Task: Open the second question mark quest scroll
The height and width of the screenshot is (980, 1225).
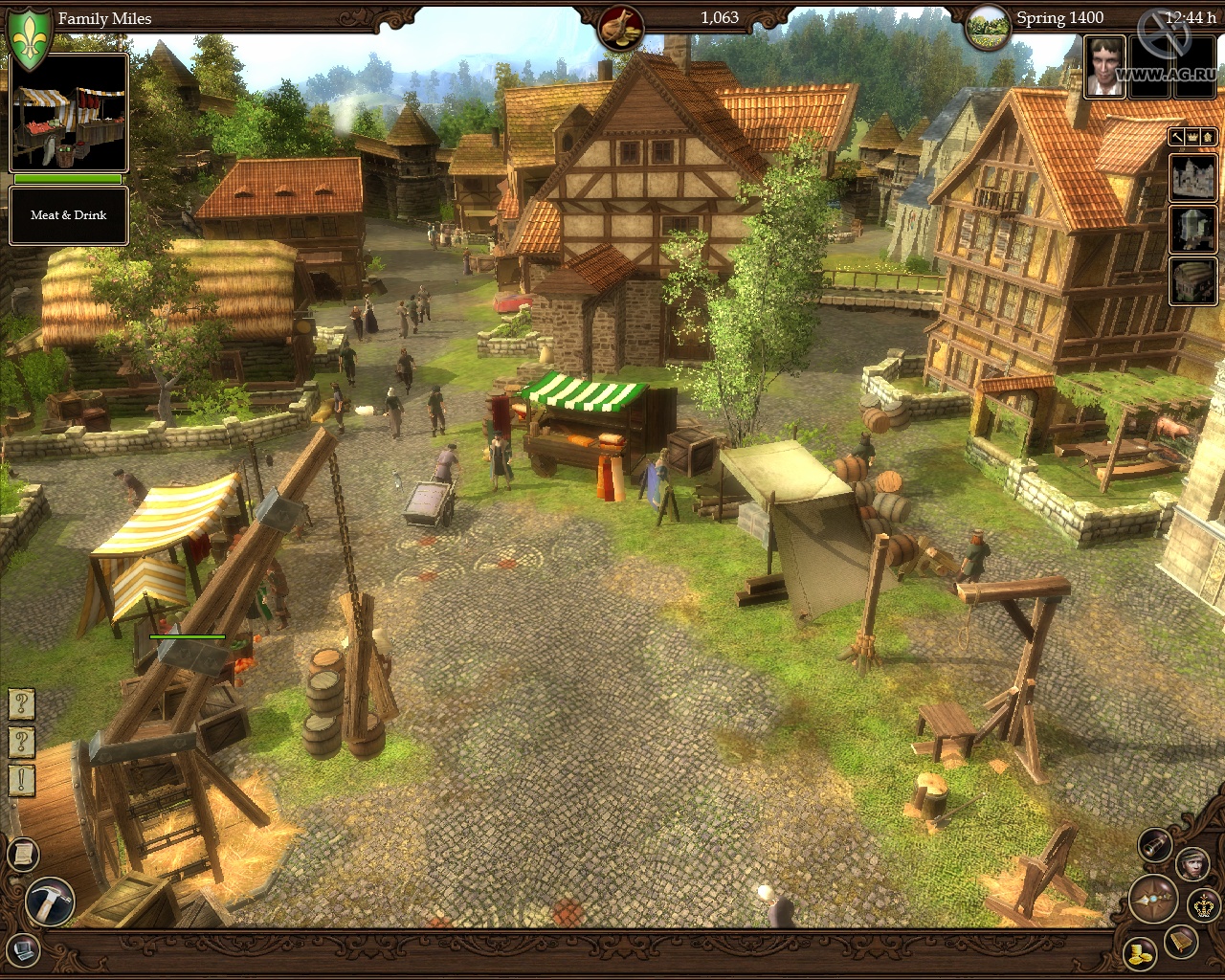Action: (x=19, y=741)
